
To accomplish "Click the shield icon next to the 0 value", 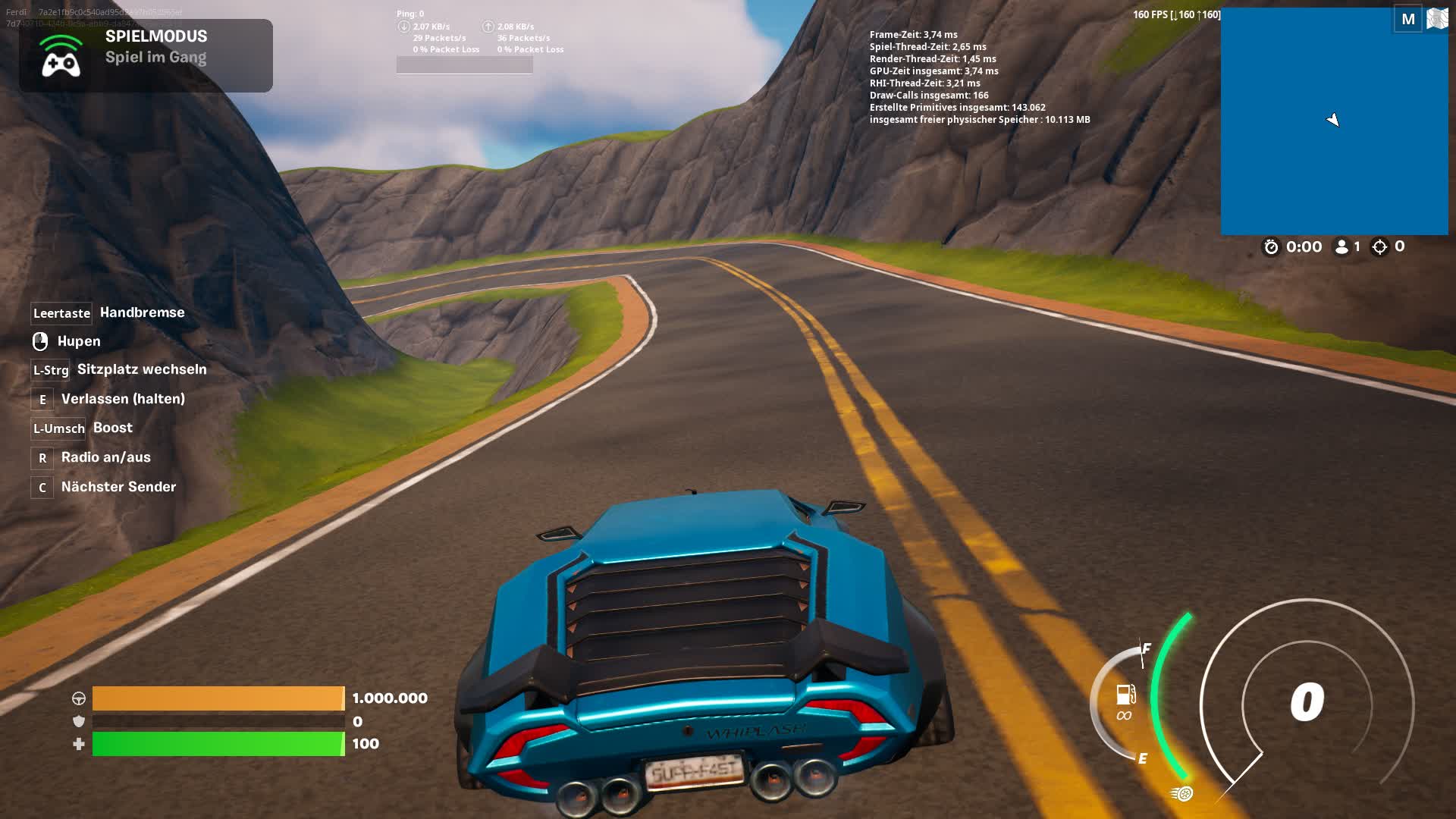I will (80, 721).
